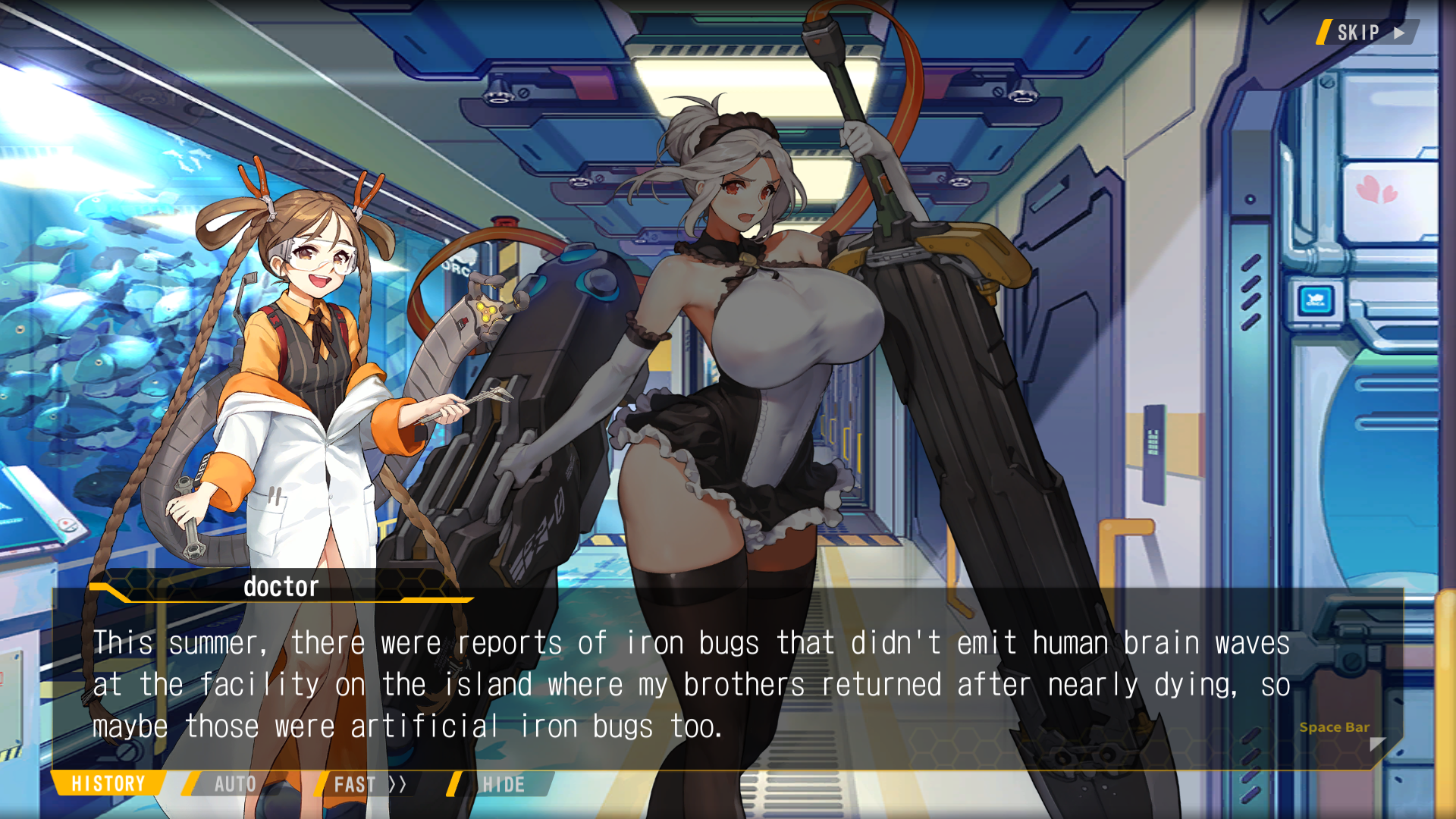Toggle Auto dialogue advance
The height and width of the screenshot is (819, 1456).
(234, 784)
